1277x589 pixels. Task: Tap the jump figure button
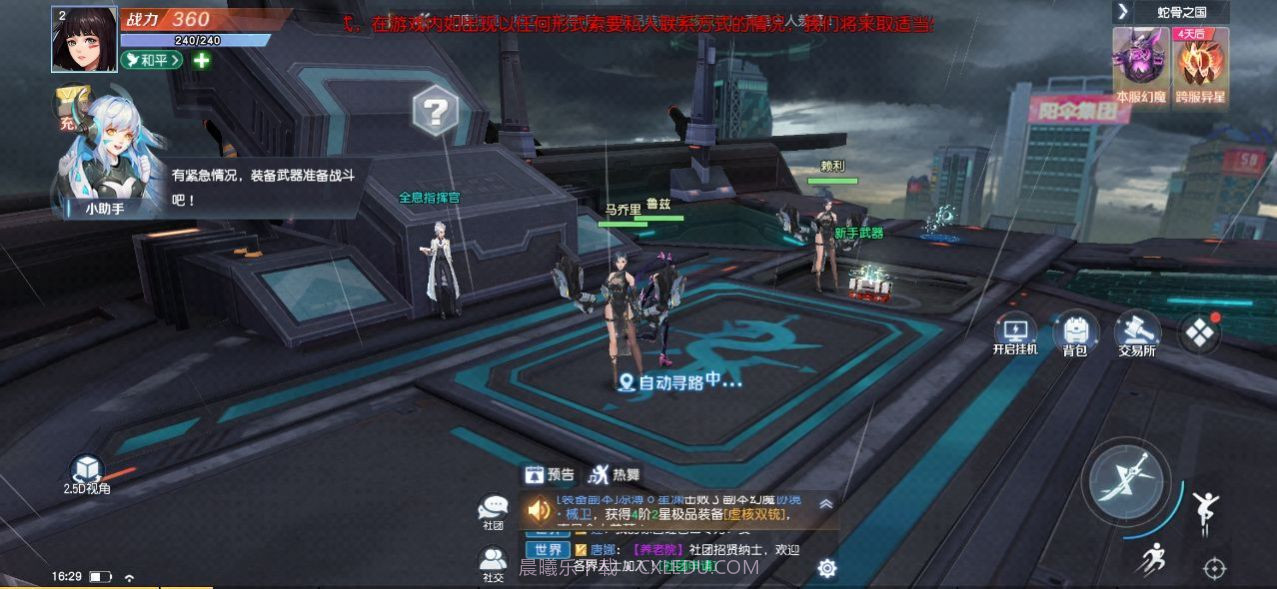click(1206, 510)
